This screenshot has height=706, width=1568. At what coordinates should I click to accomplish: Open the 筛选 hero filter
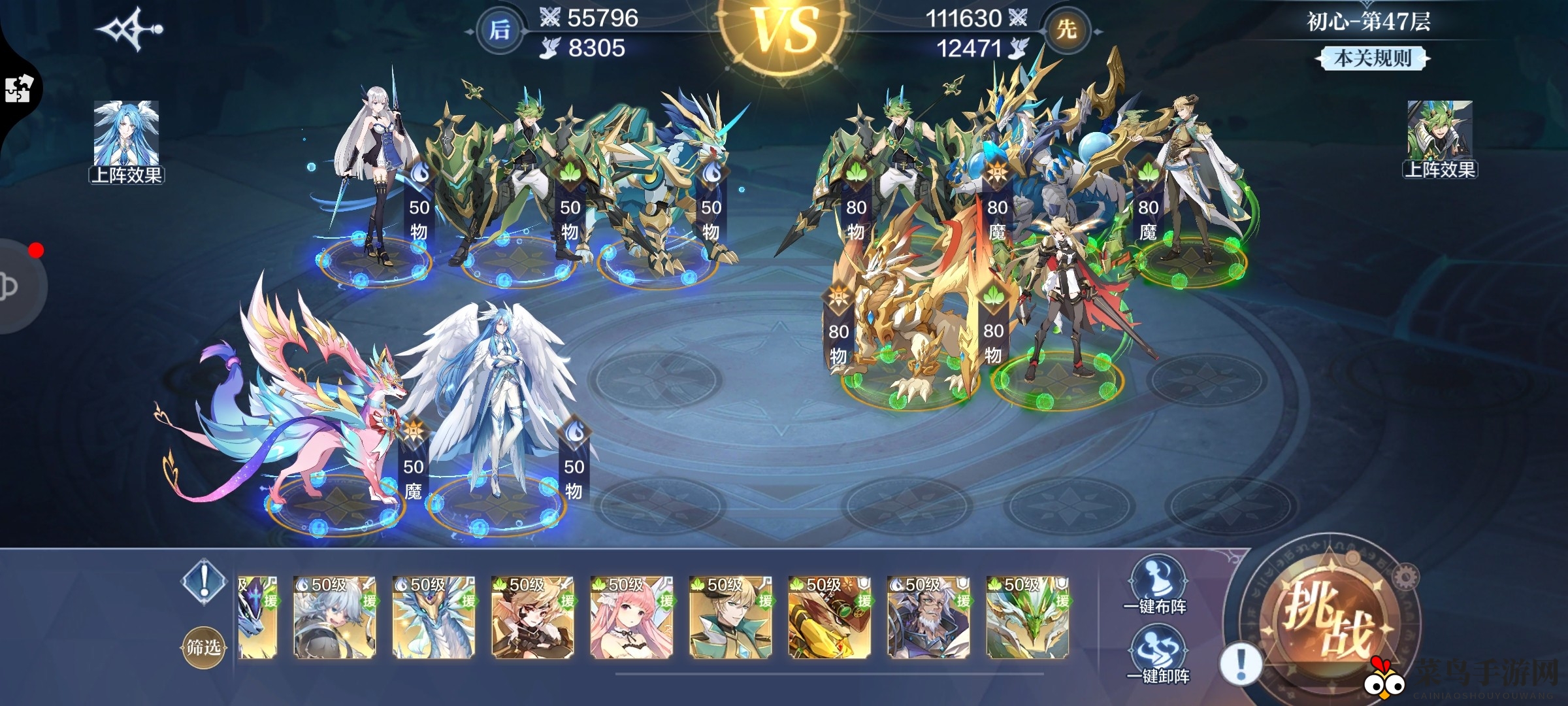point(203,647)
